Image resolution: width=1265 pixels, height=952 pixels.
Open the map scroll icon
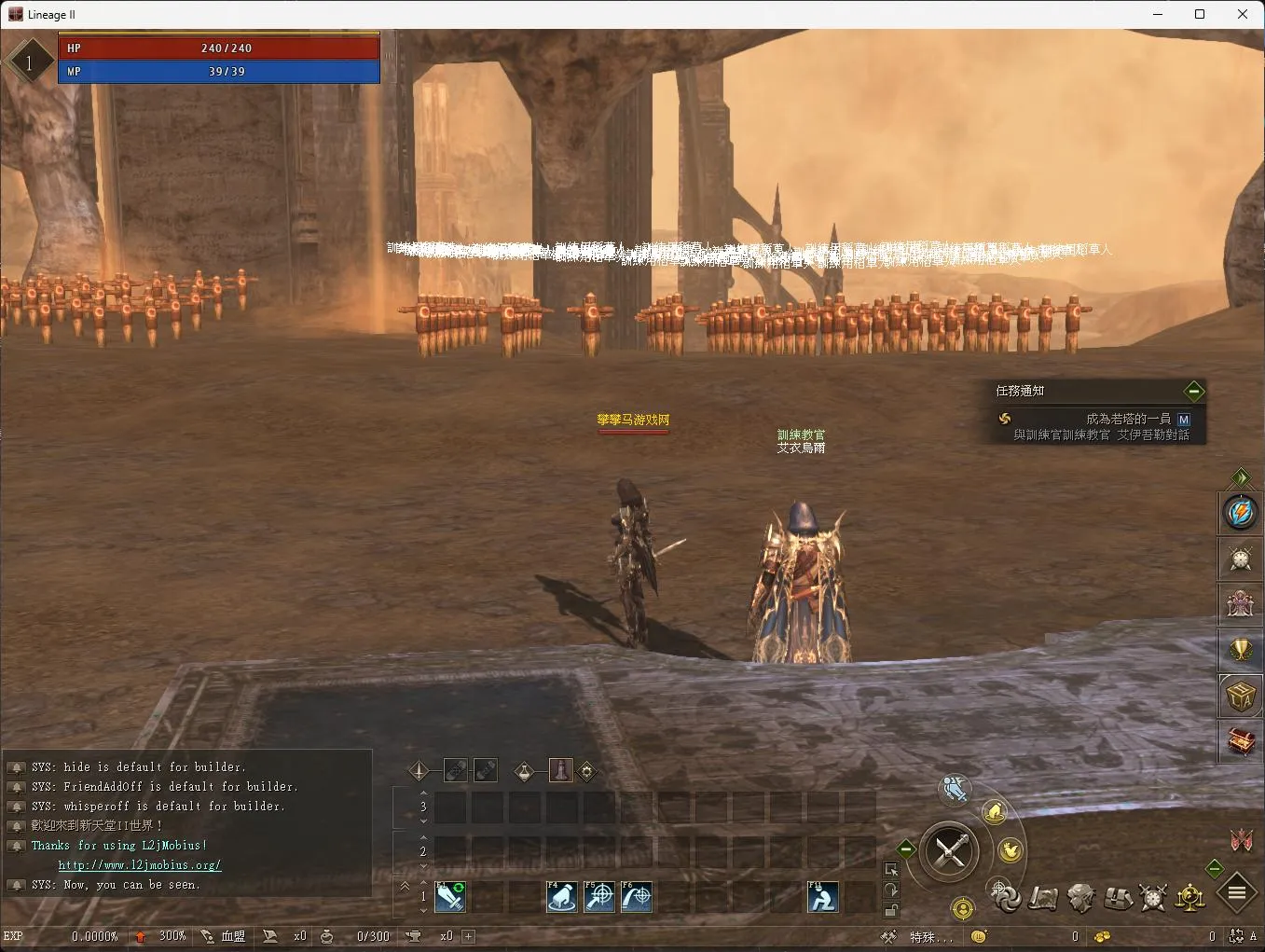(1043, 898)
